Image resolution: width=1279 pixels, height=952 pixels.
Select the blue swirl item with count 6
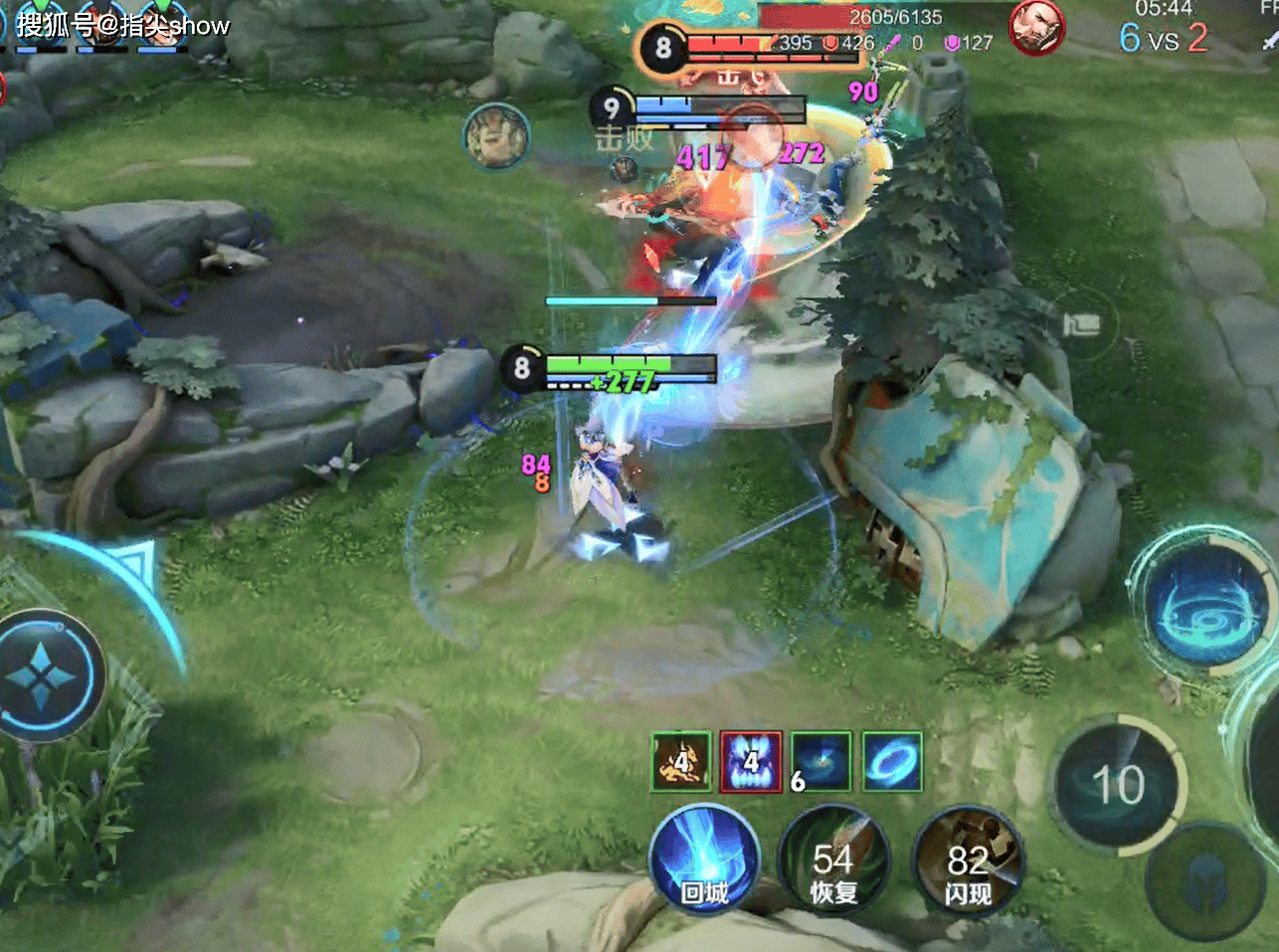coord(822,762)
